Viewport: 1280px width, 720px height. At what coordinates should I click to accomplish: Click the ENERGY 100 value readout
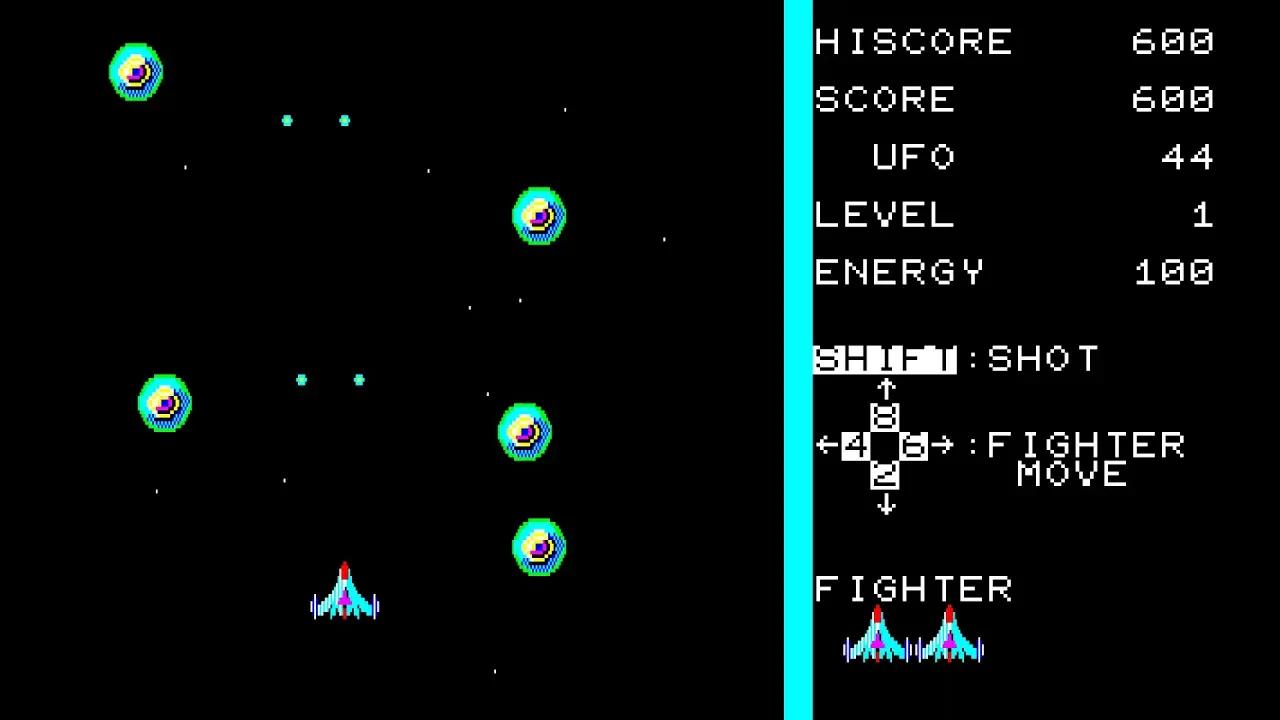1175,272
